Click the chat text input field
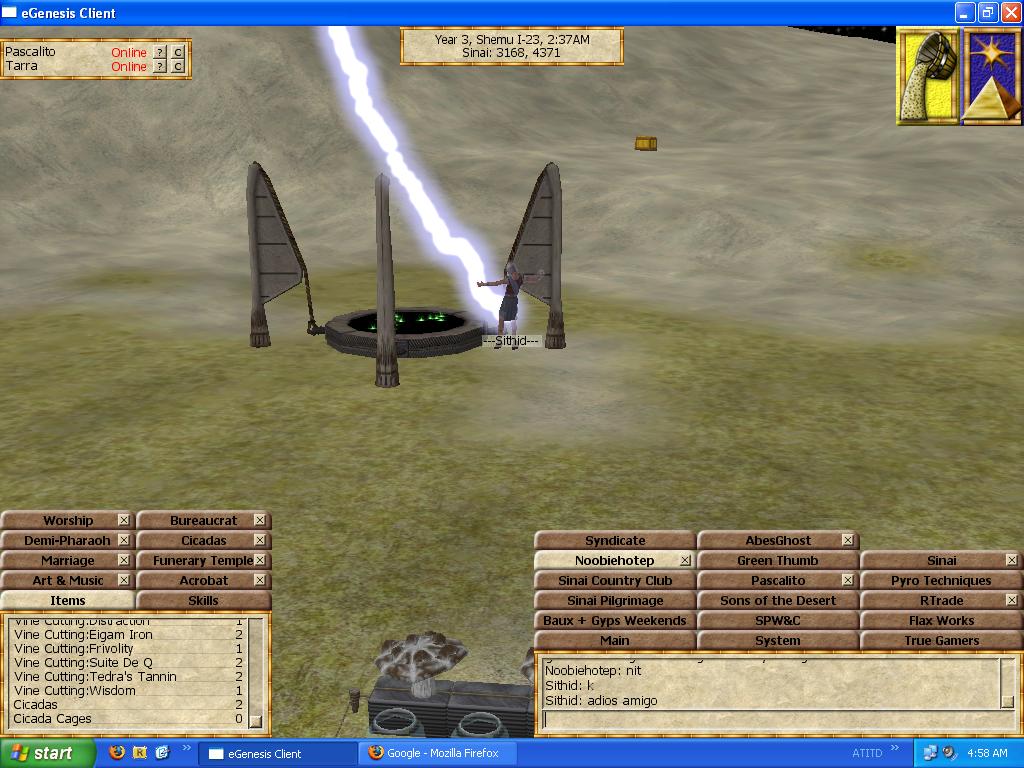 click(x=770, y=719)
